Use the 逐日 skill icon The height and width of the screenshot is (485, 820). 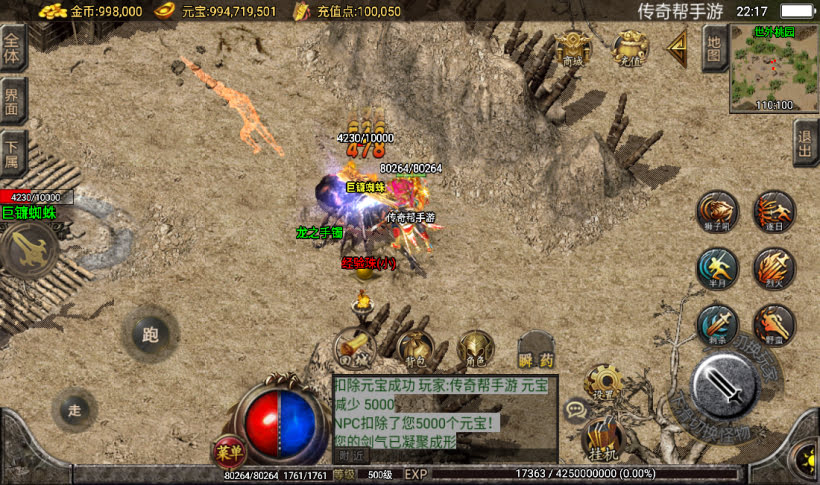pyautogui.click(x=774, y=210)
